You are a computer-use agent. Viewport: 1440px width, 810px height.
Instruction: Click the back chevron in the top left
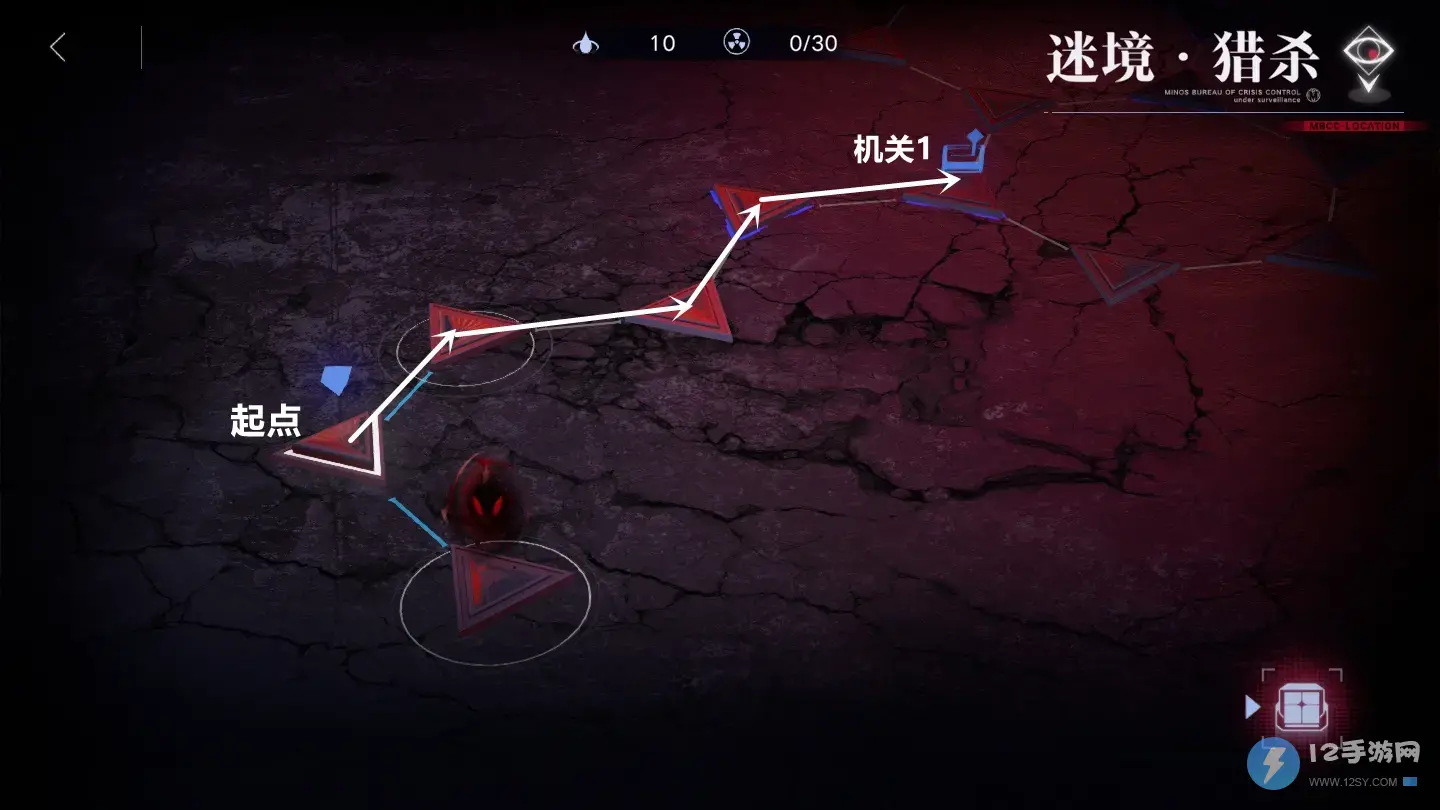57,46
